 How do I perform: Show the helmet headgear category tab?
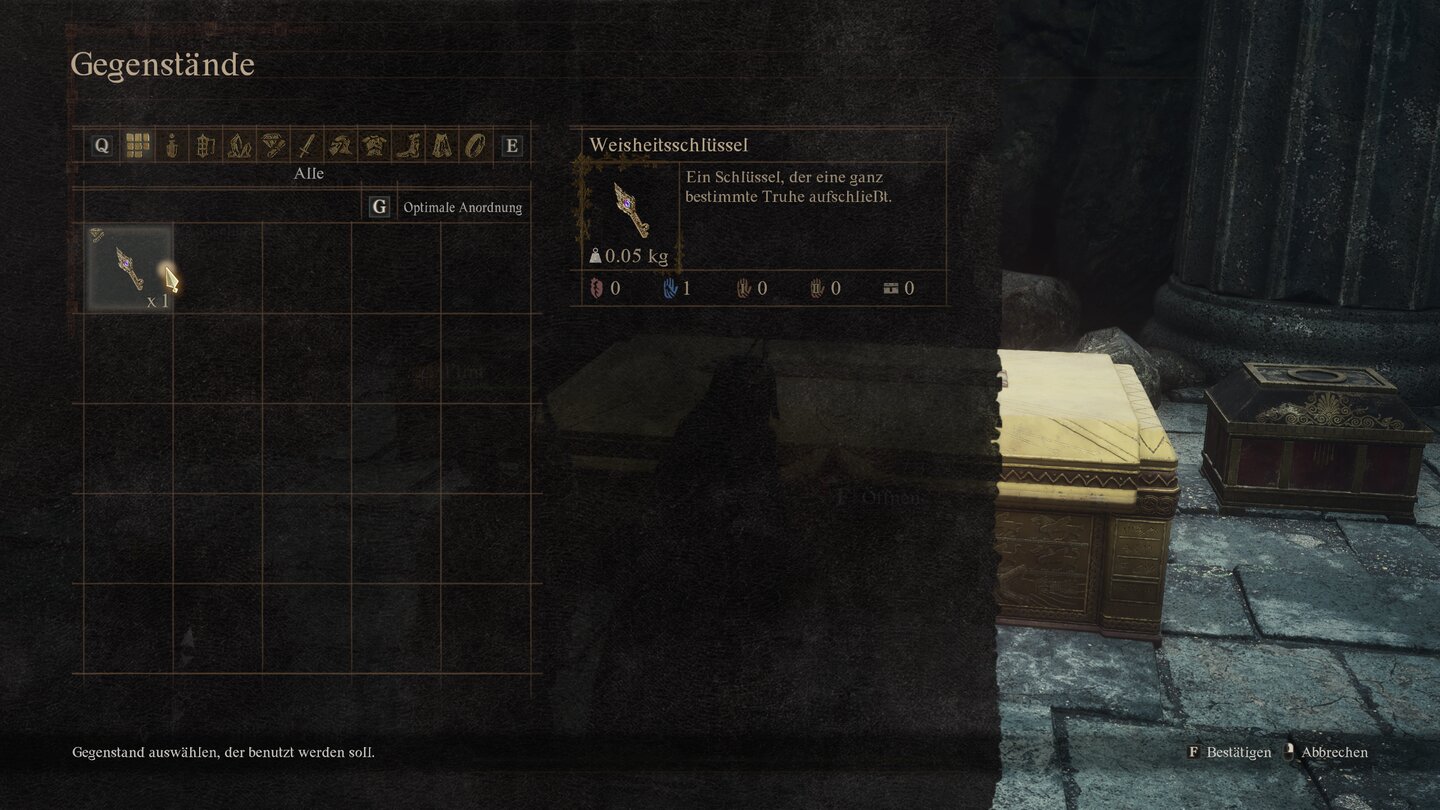click(x=341, y=146)
